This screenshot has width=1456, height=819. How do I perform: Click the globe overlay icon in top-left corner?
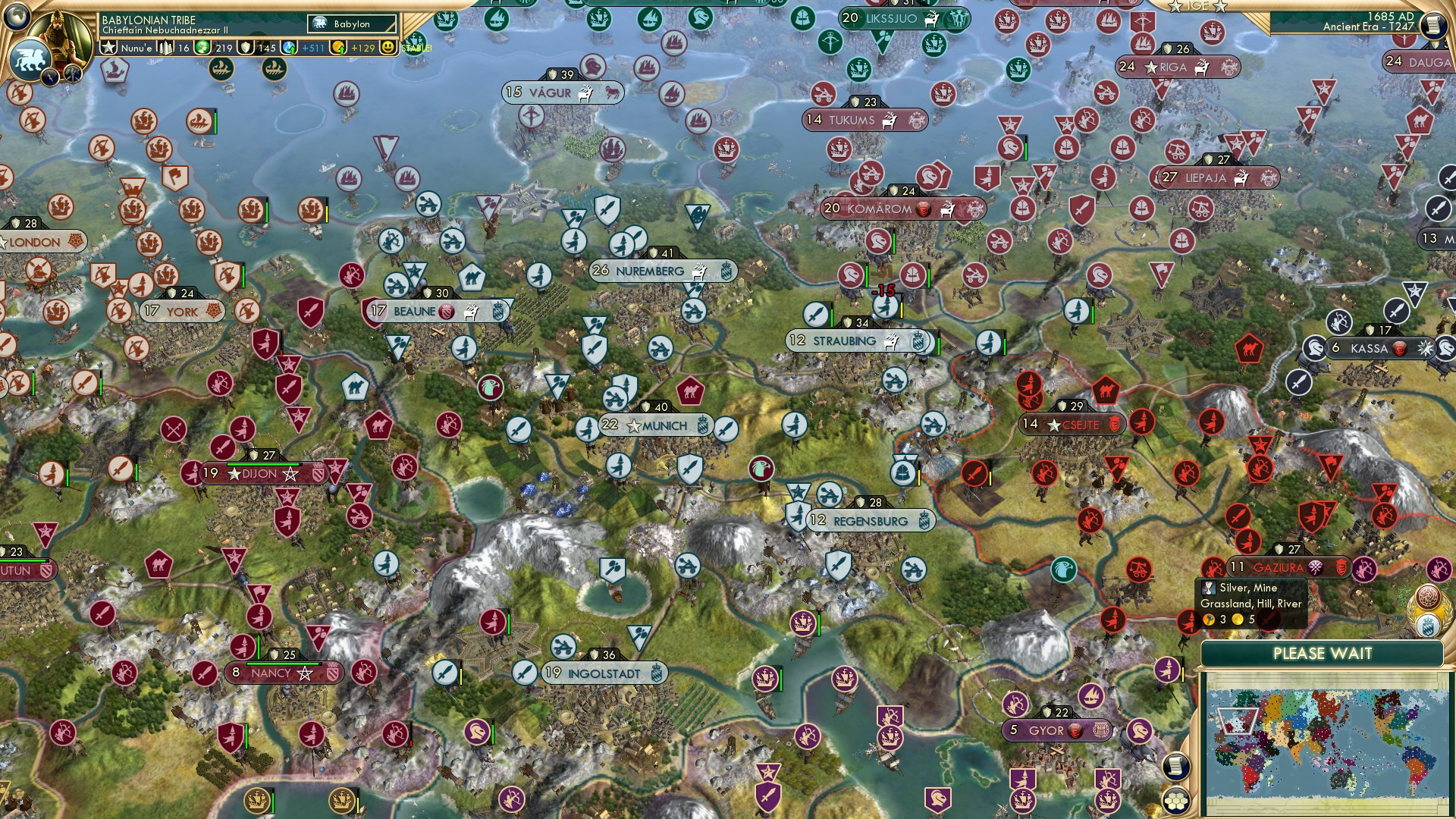15,17
